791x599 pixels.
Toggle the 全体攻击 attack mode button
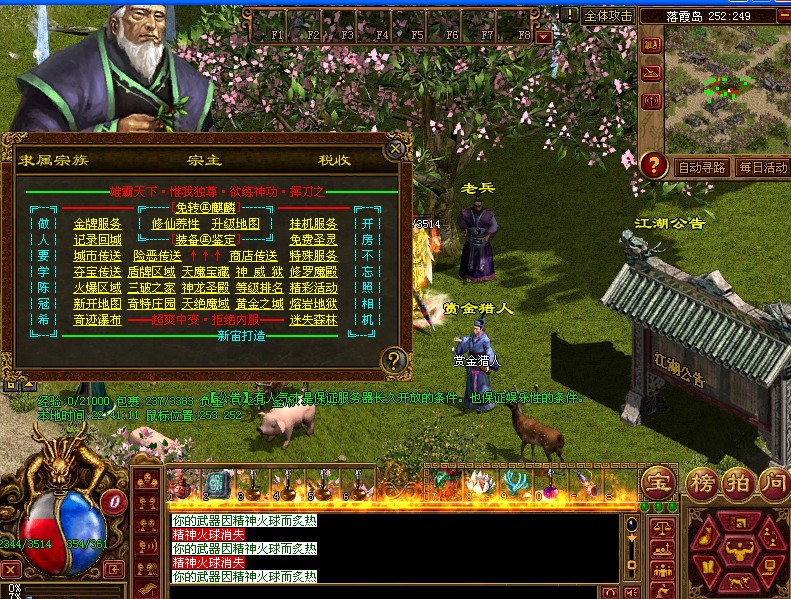click(x=608, y=16)
